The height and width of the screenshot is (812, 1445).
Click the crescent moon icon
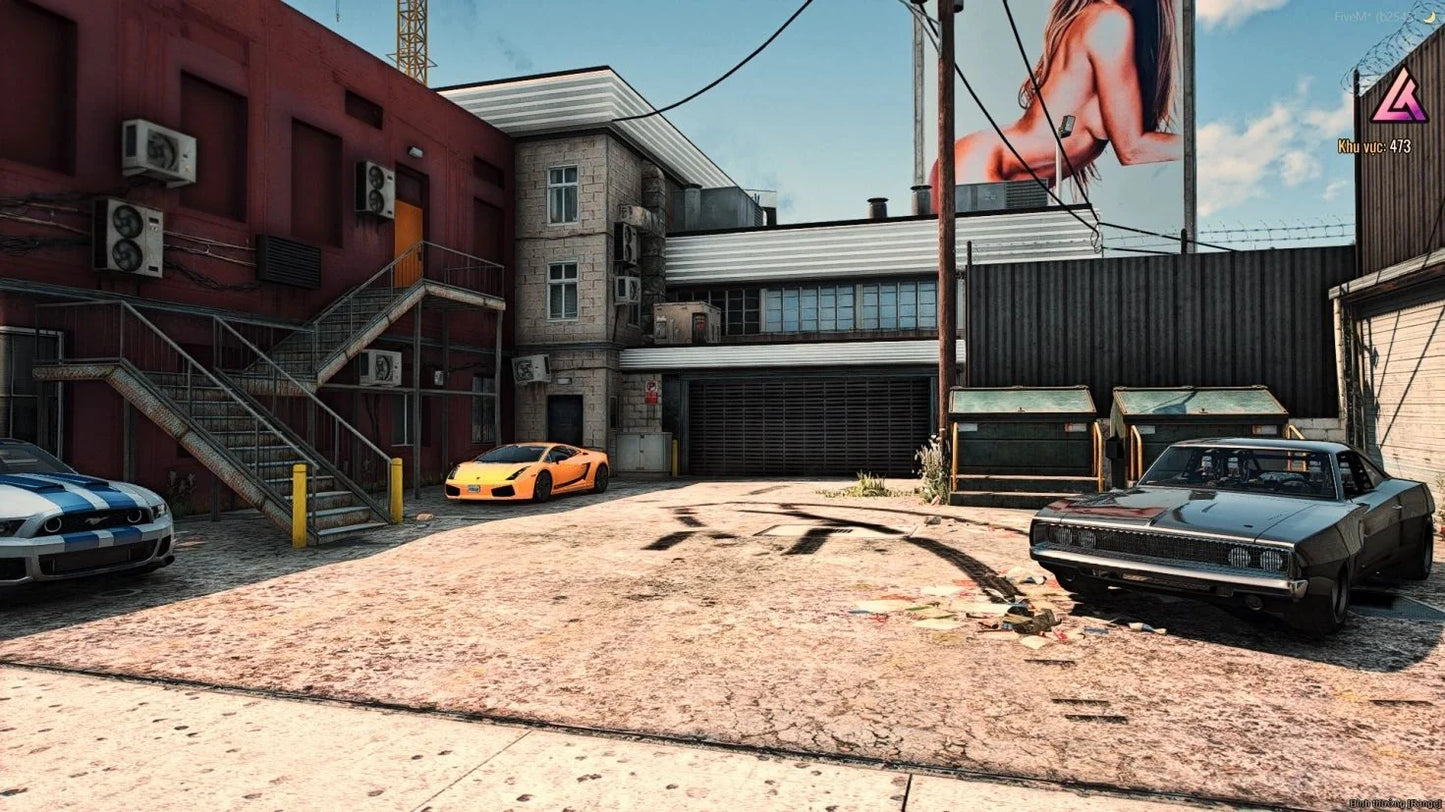[1430, 17]
